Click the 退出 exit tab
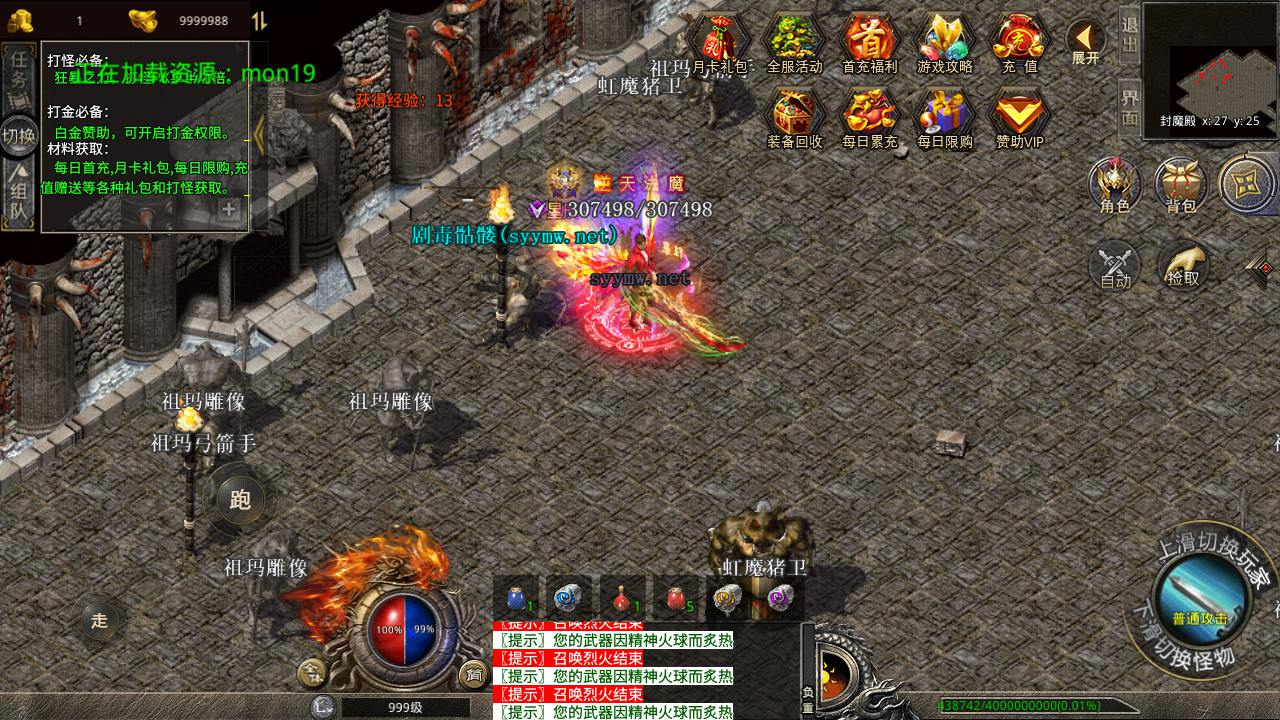Image resolution: width=1280 pixels, height=720 pixels. (1129, 35)
